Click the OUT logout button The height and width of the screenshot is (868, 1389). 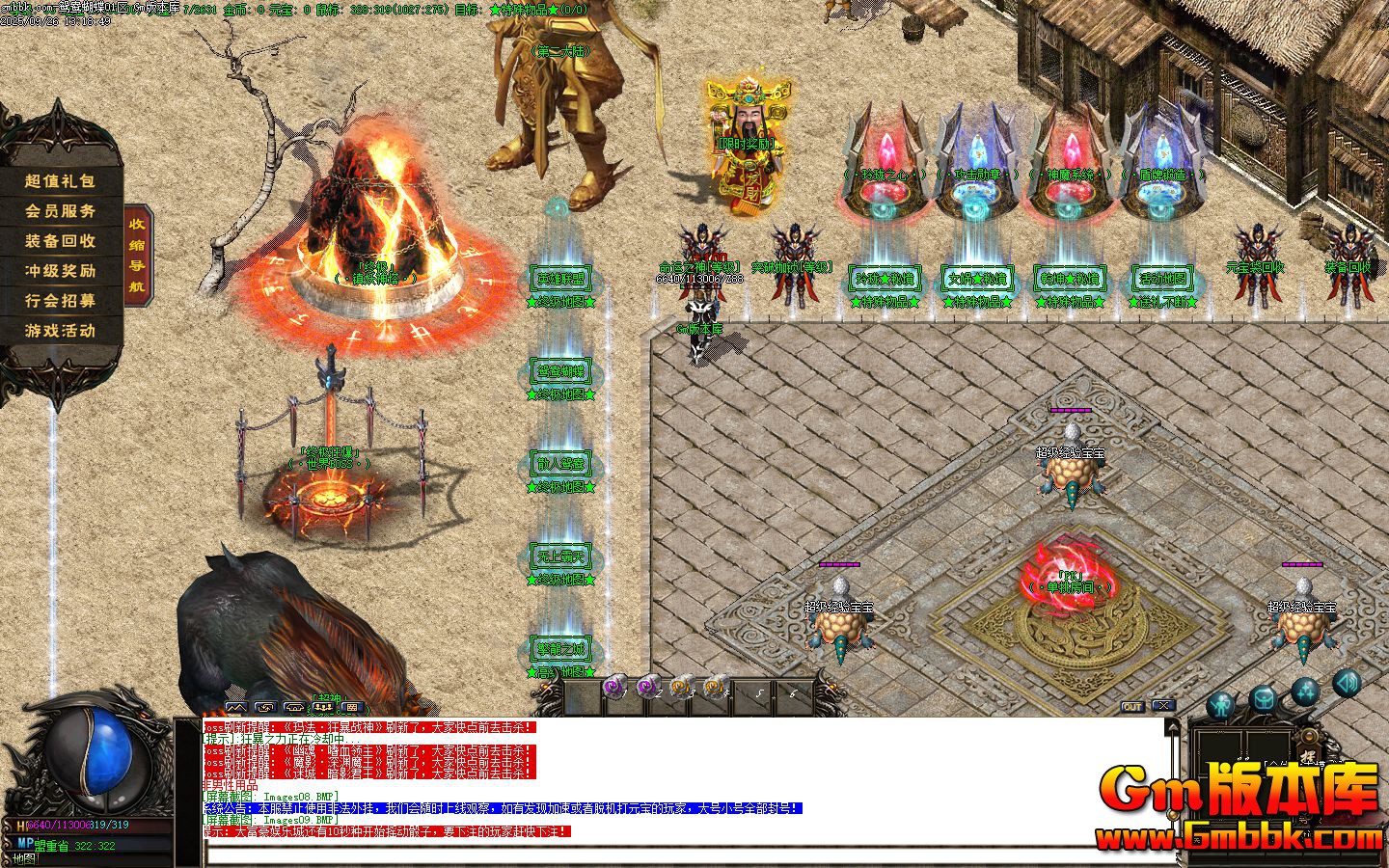click(x=1132, y=707)
